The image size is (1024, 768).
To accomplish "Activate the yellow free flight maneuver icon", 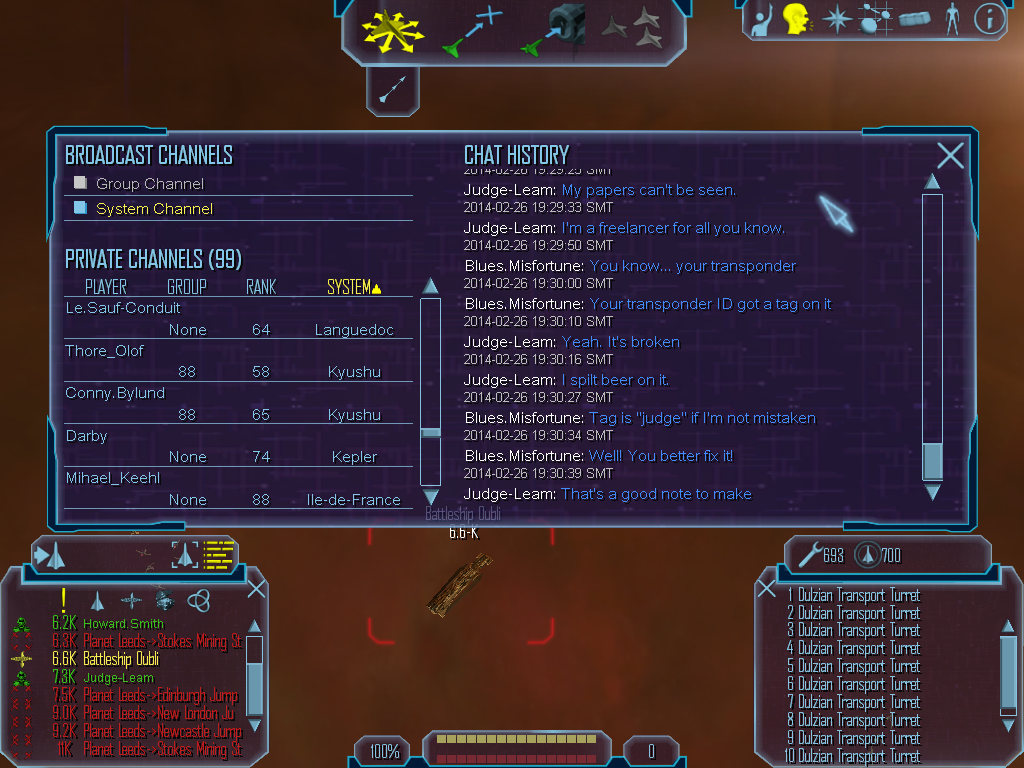I will coord(392,28).
